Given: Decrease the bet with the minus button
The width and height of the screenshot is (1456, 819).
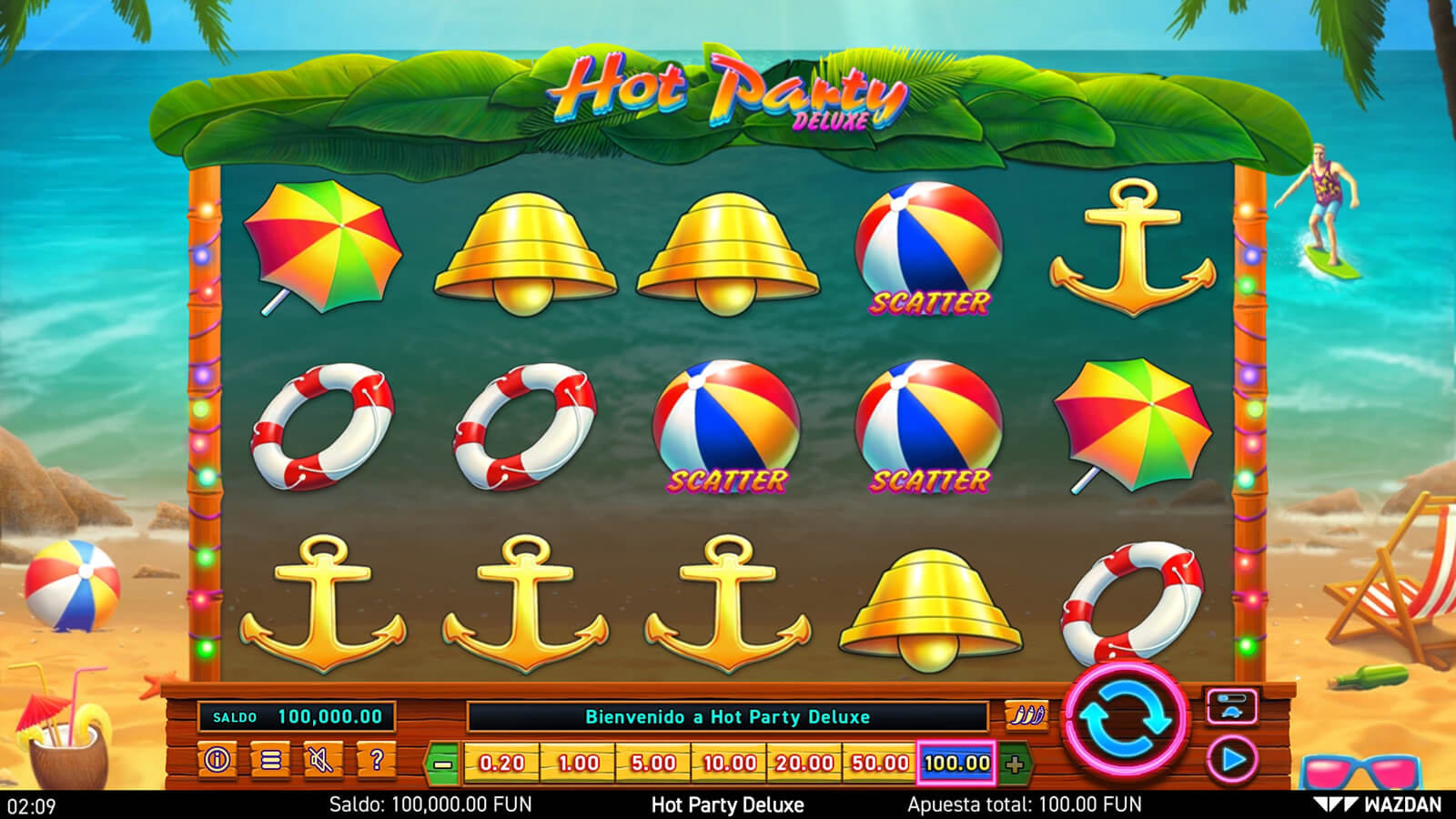Looking at the screenshot, I should (x=443, y=763).
